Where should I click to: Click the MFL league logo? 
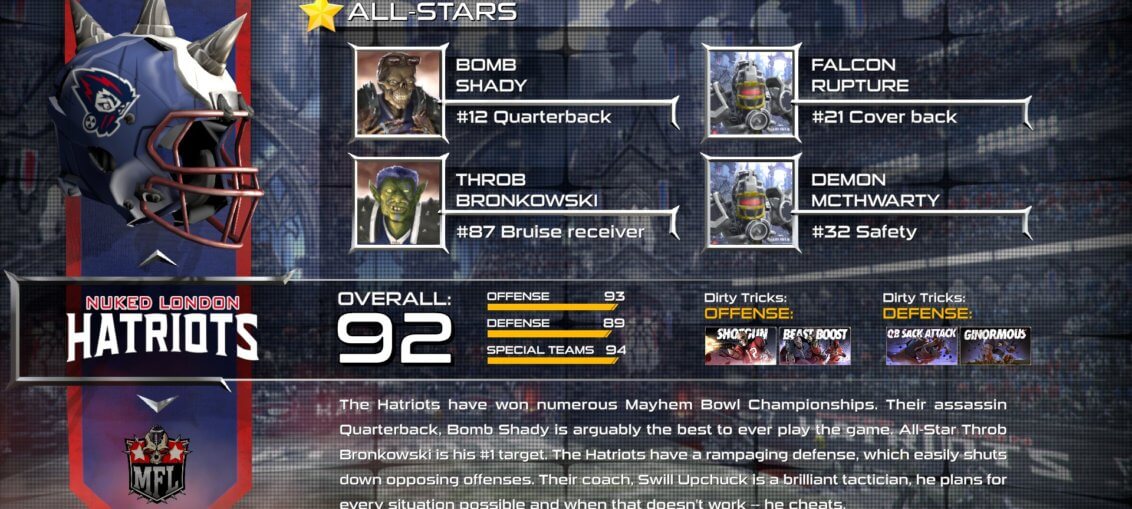click(x=157, y=465)
